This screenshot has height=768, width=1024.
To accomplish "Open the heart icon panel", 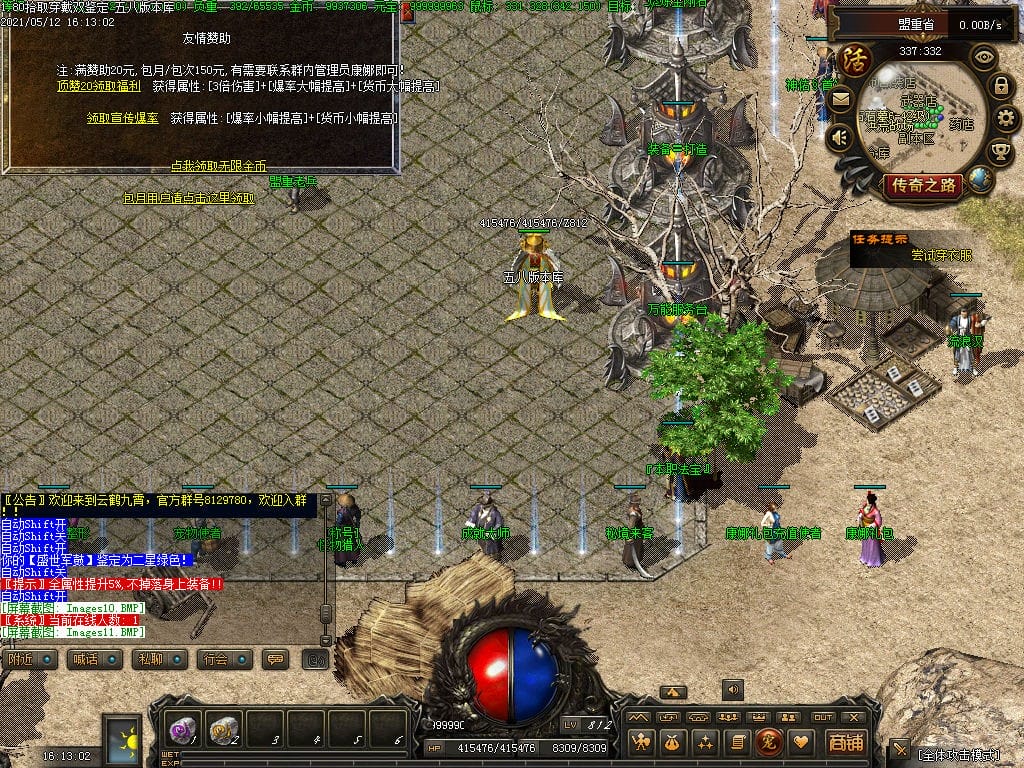I will pos(800,742).
